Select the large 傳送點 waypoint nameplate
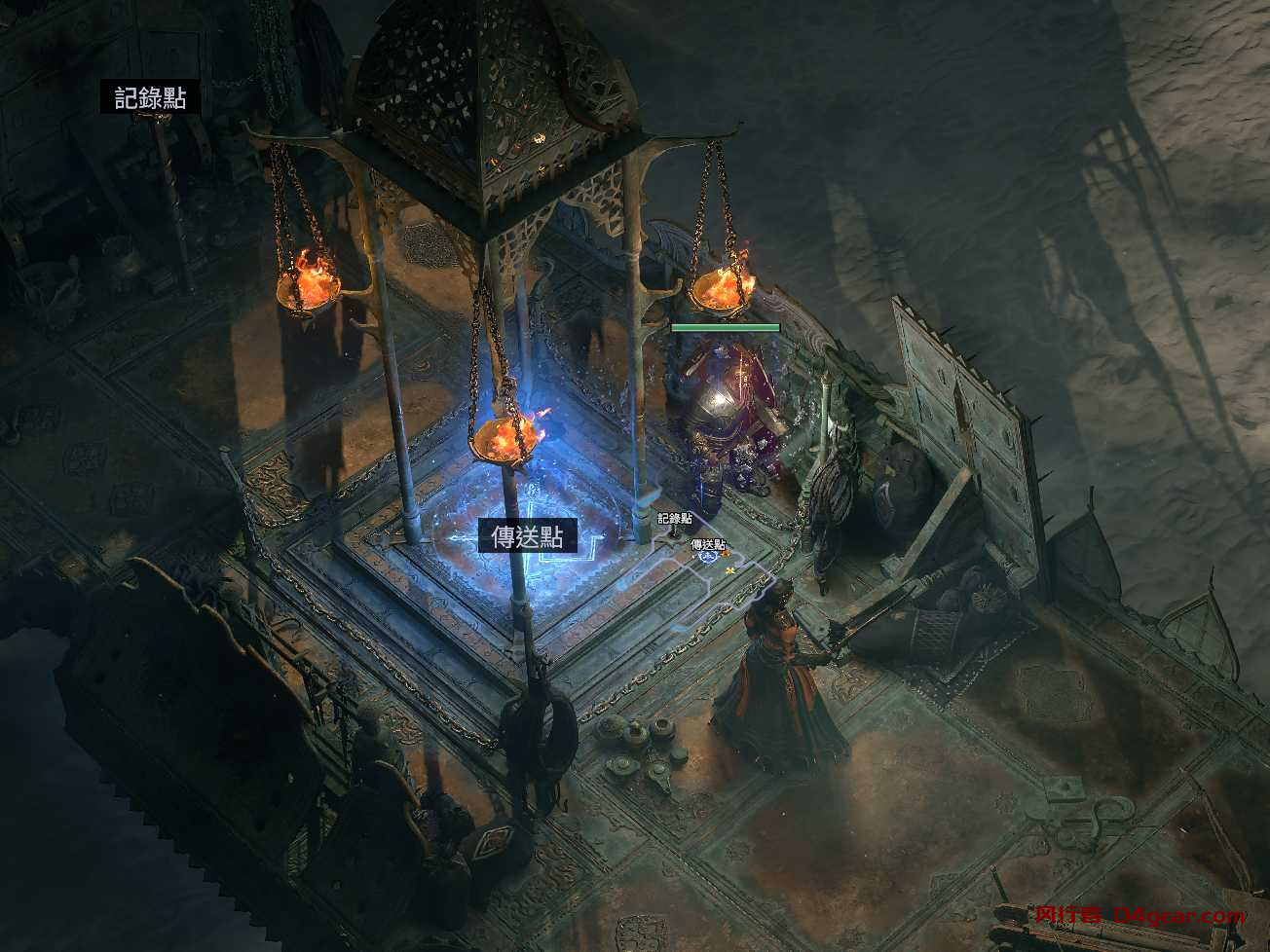 (527, 536)
